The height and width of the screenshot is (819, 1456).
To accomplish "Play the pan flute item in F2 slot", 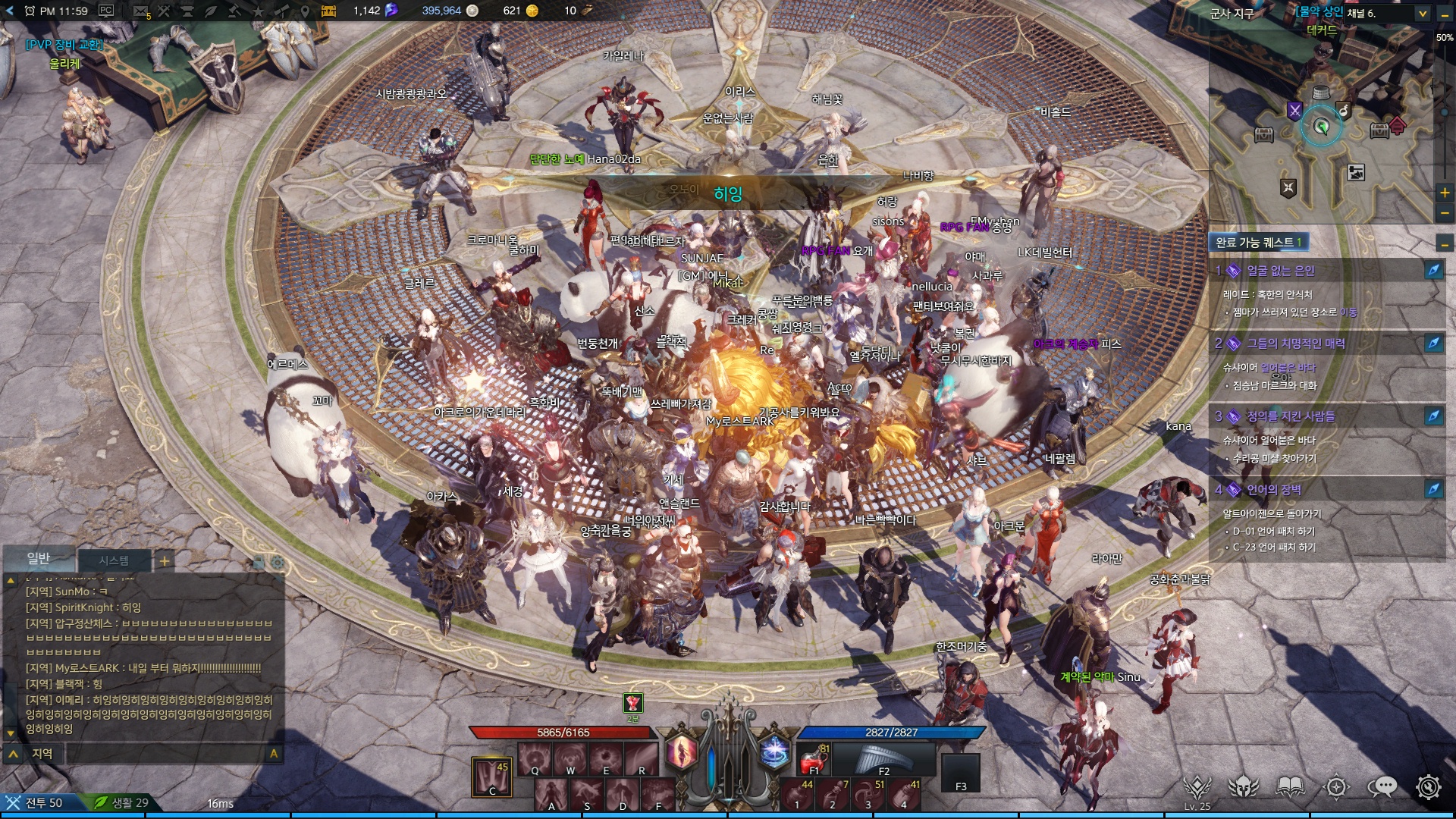I will pos(884,758).
